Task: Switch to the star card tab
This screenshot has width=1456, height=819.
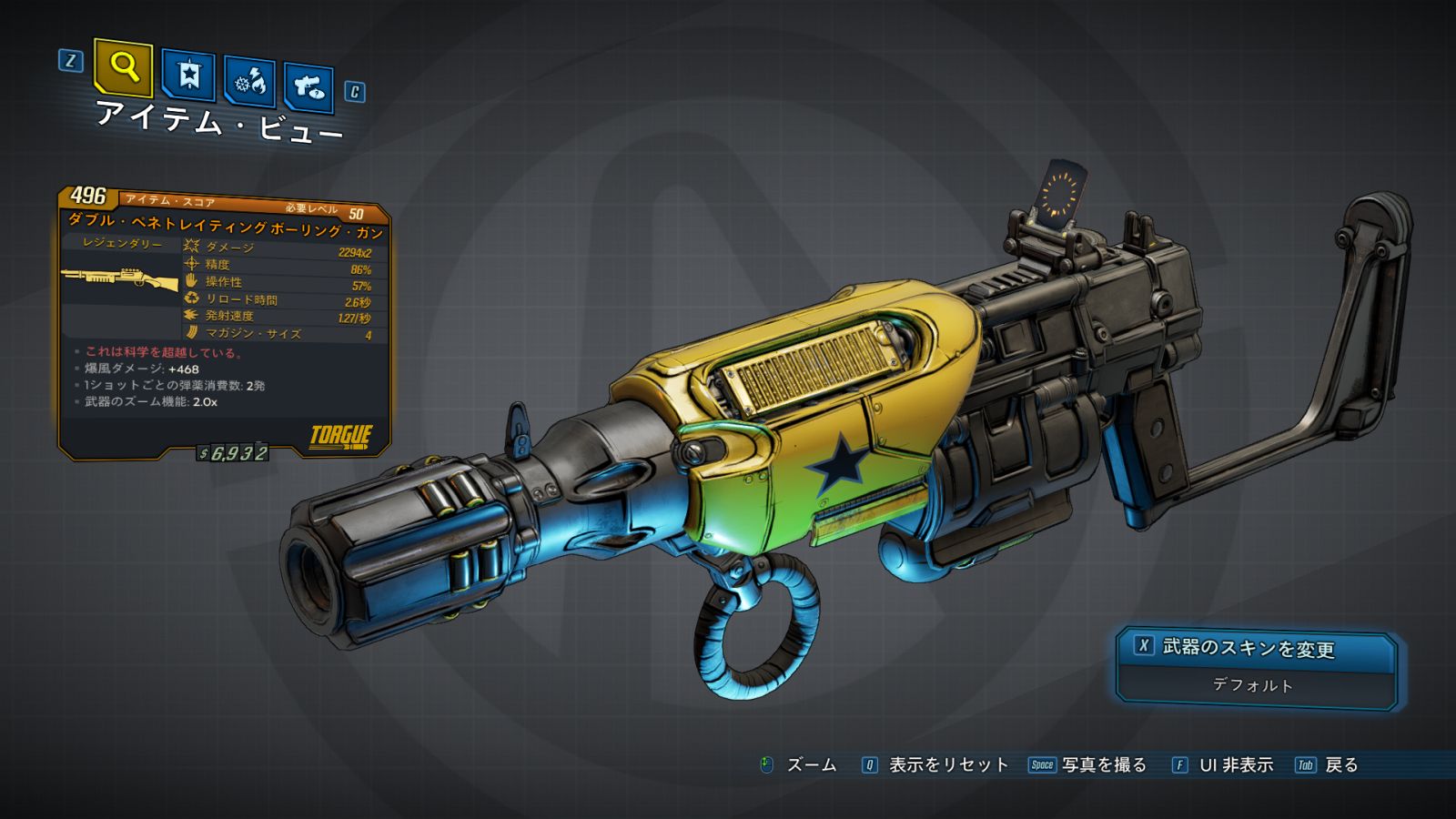Action: click(x=188, y=76)
